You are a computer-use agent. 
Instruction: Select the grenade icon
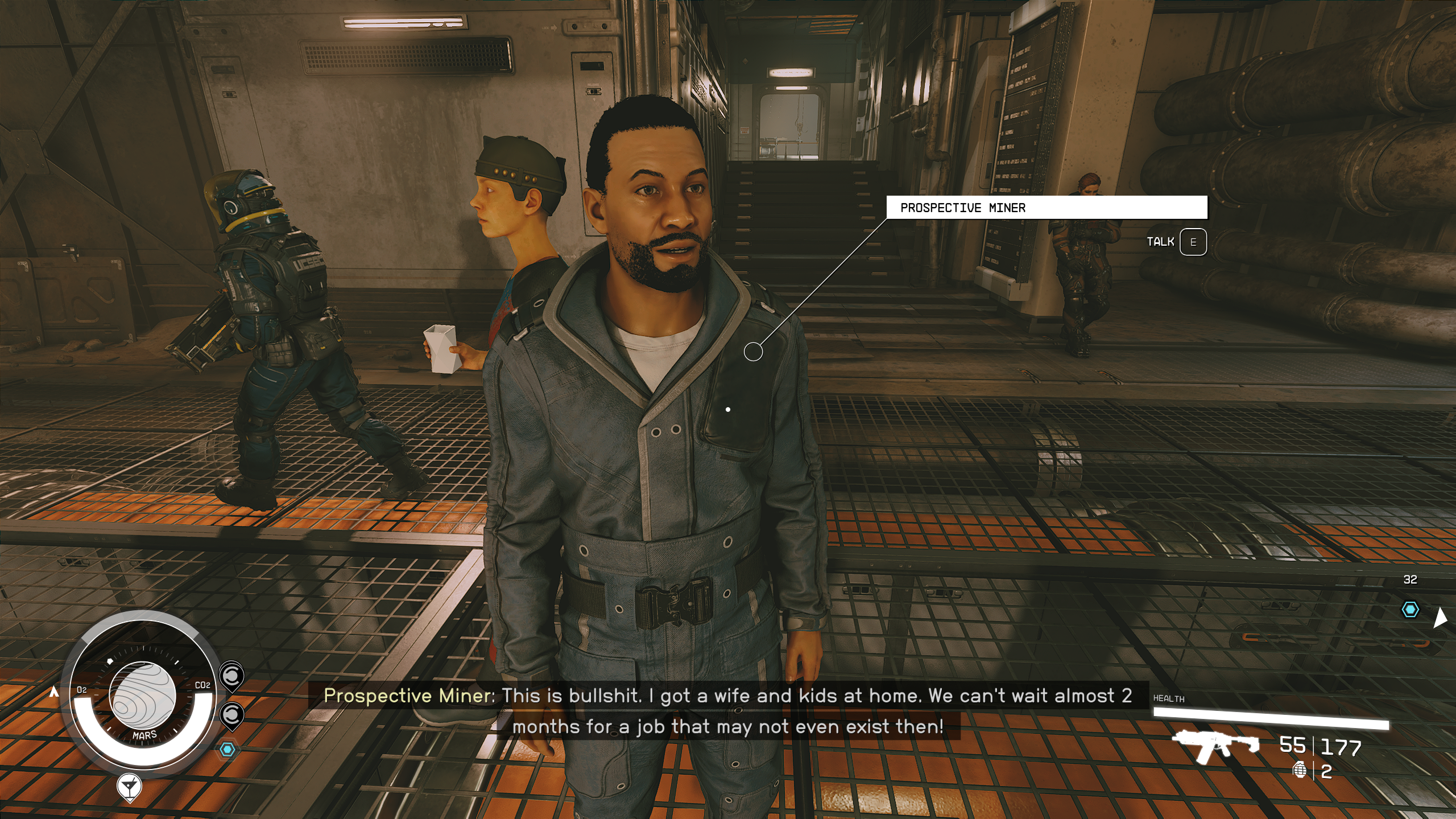pos(1300,771)
